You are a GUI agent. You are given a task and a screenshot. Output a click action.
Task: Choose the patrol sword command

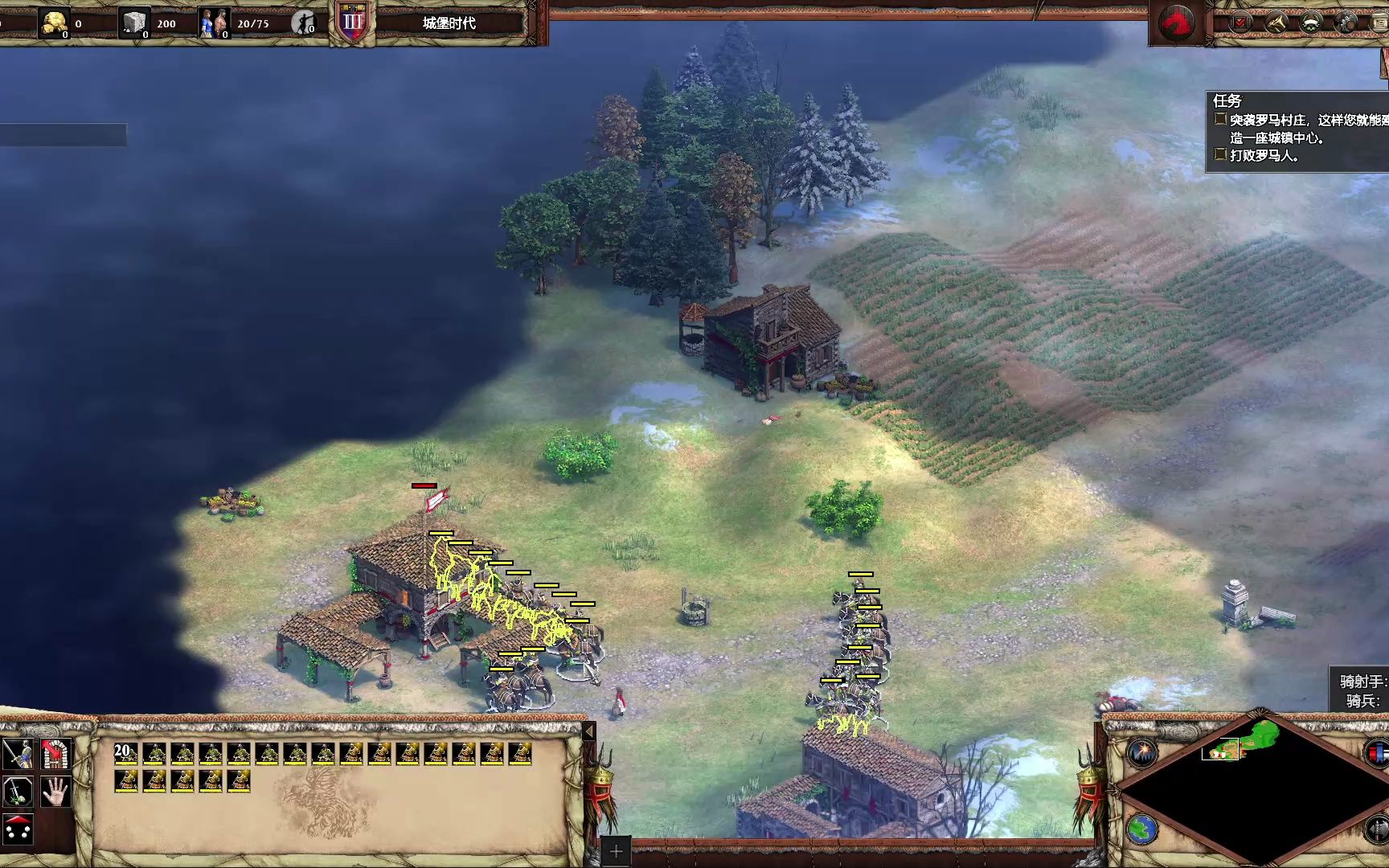[17, 792]
